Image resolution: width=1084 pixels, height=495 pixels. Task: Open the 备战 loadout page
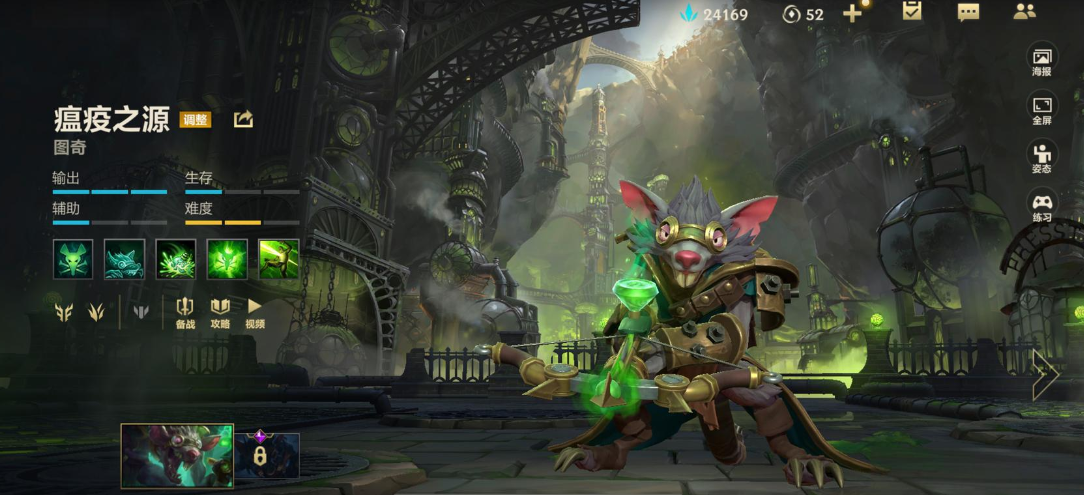point(185,313)
